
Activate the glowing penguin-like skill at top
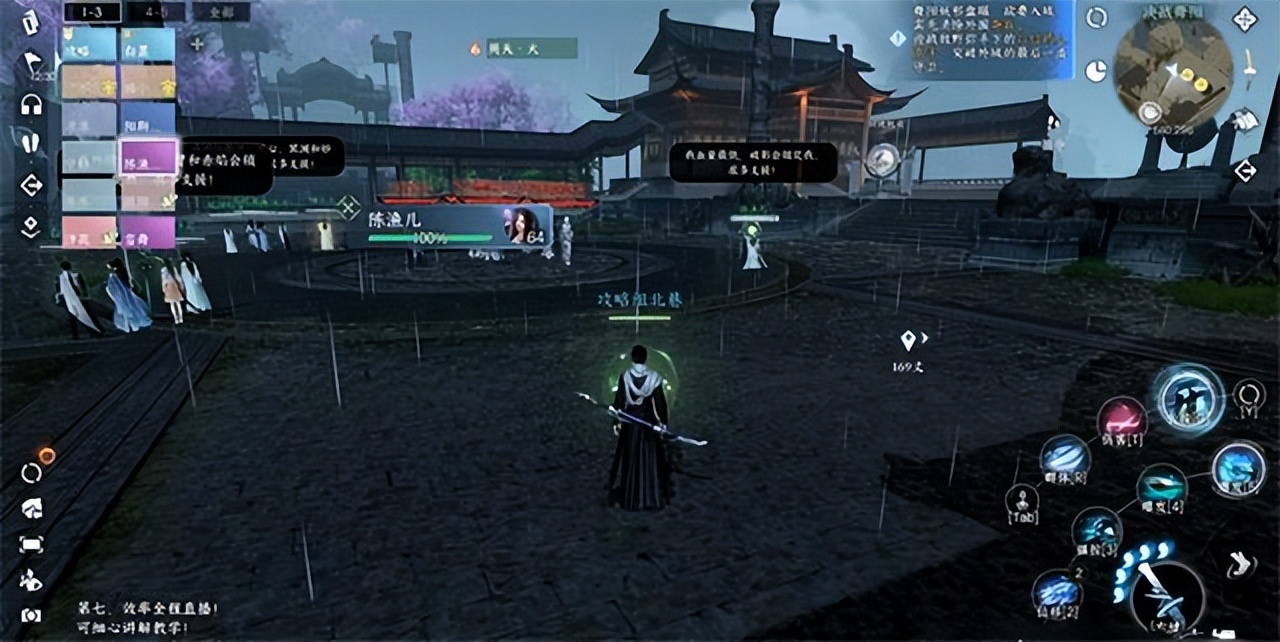tap(1190, 398)
